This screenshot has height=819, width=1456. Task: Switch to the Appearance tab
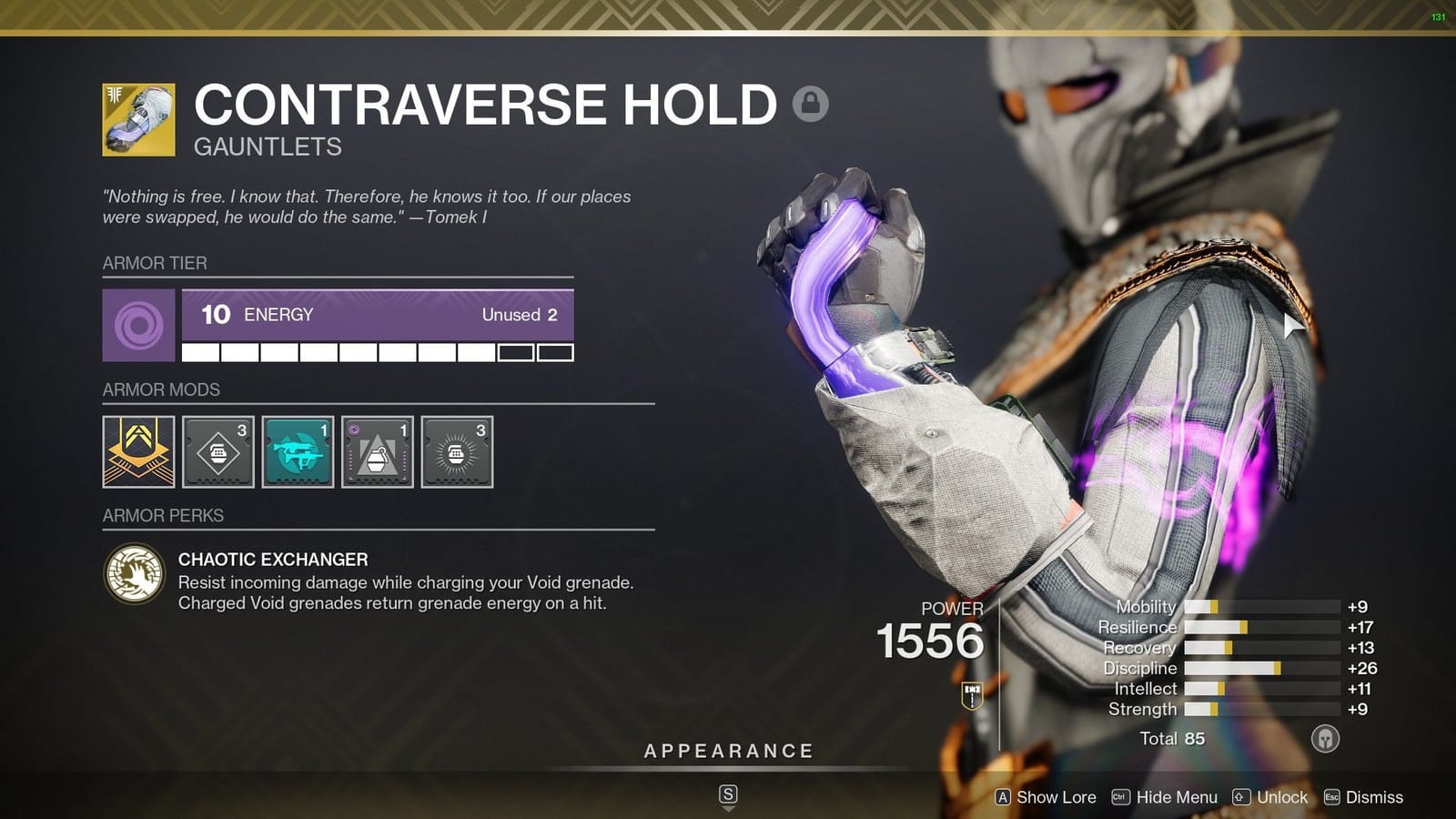pyautogui.click(x=726, y=751)
